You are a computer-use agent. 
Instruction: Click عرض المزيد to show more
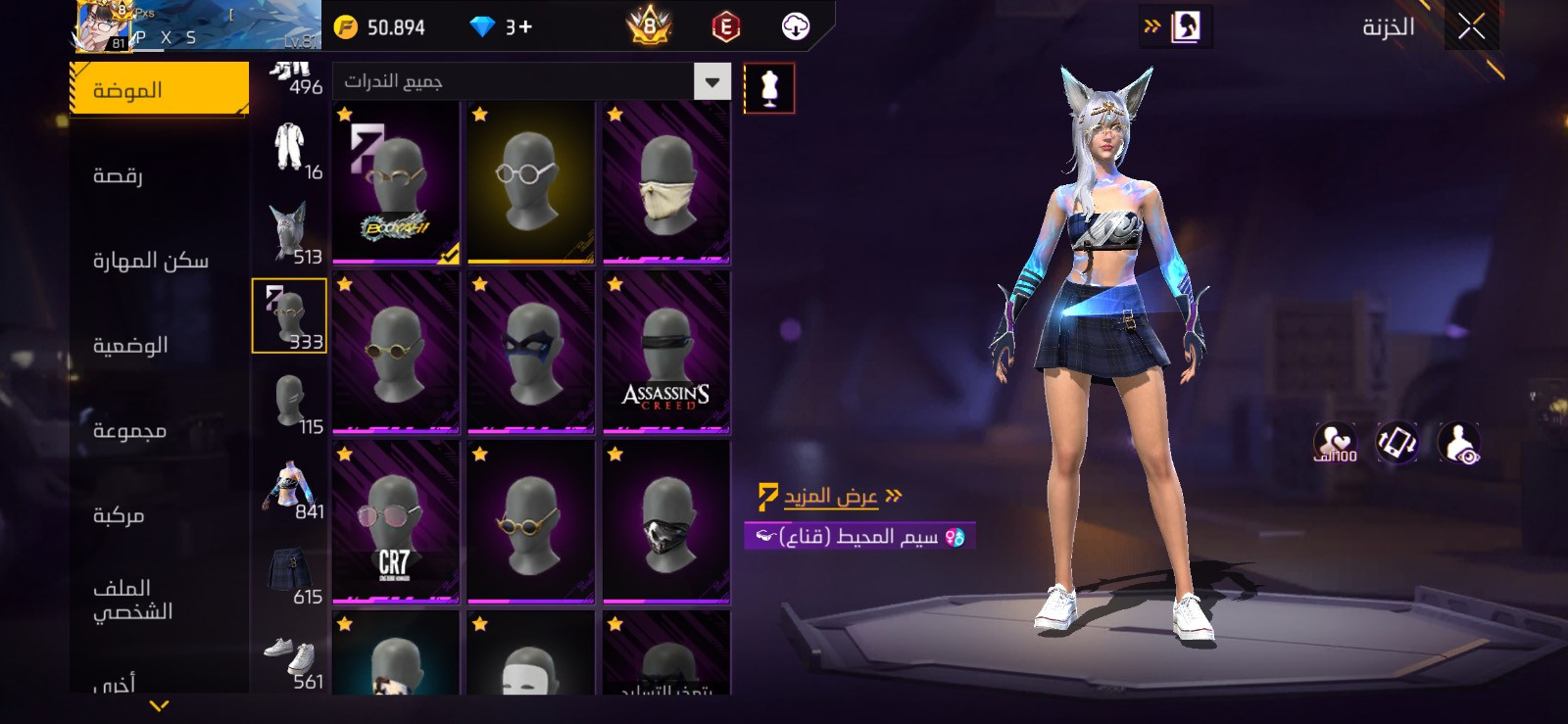click(x=831, y=497)
